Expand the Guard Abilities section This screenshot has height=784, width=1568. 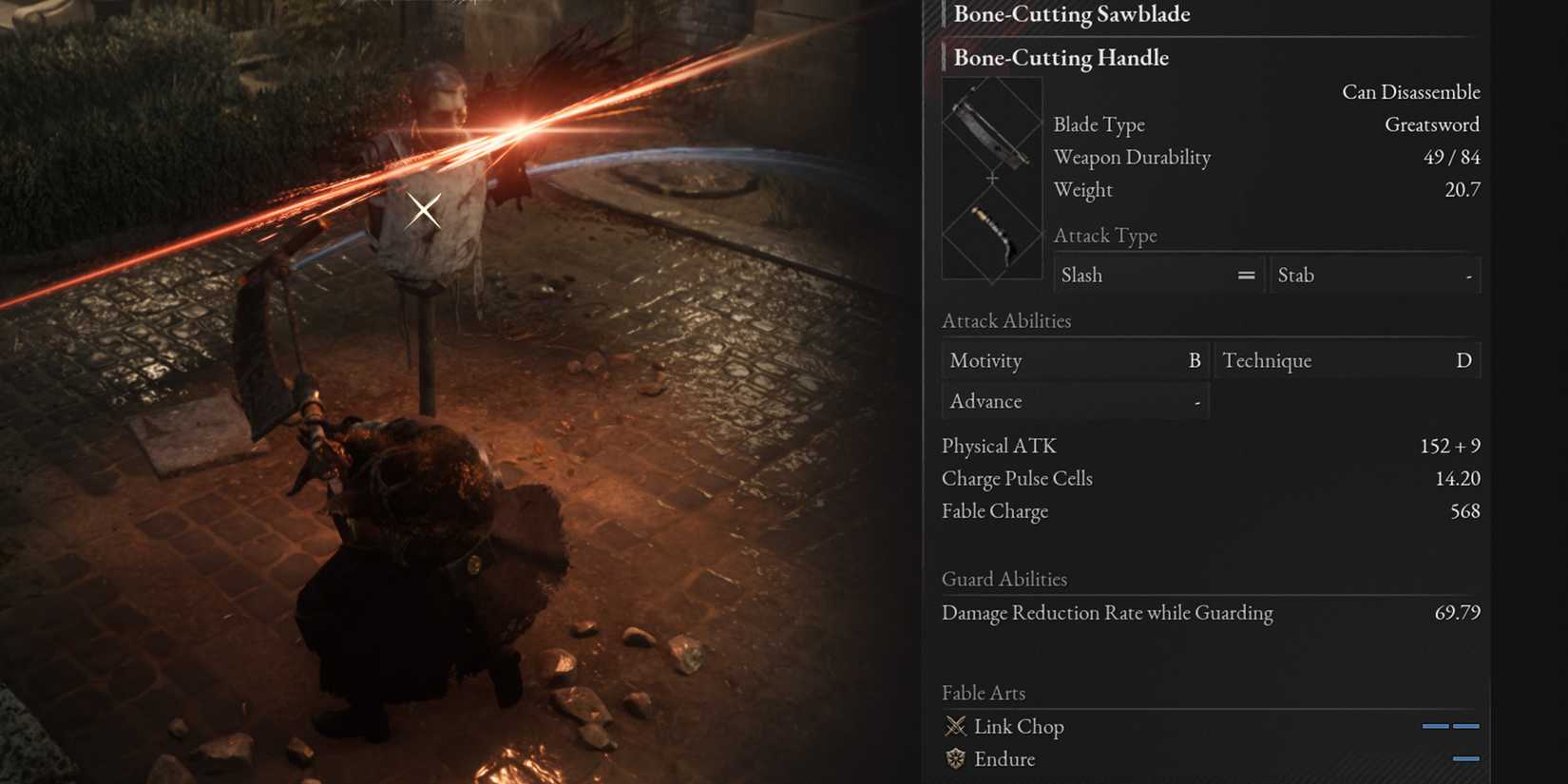pyautogui.click(x=1004, y=580)
